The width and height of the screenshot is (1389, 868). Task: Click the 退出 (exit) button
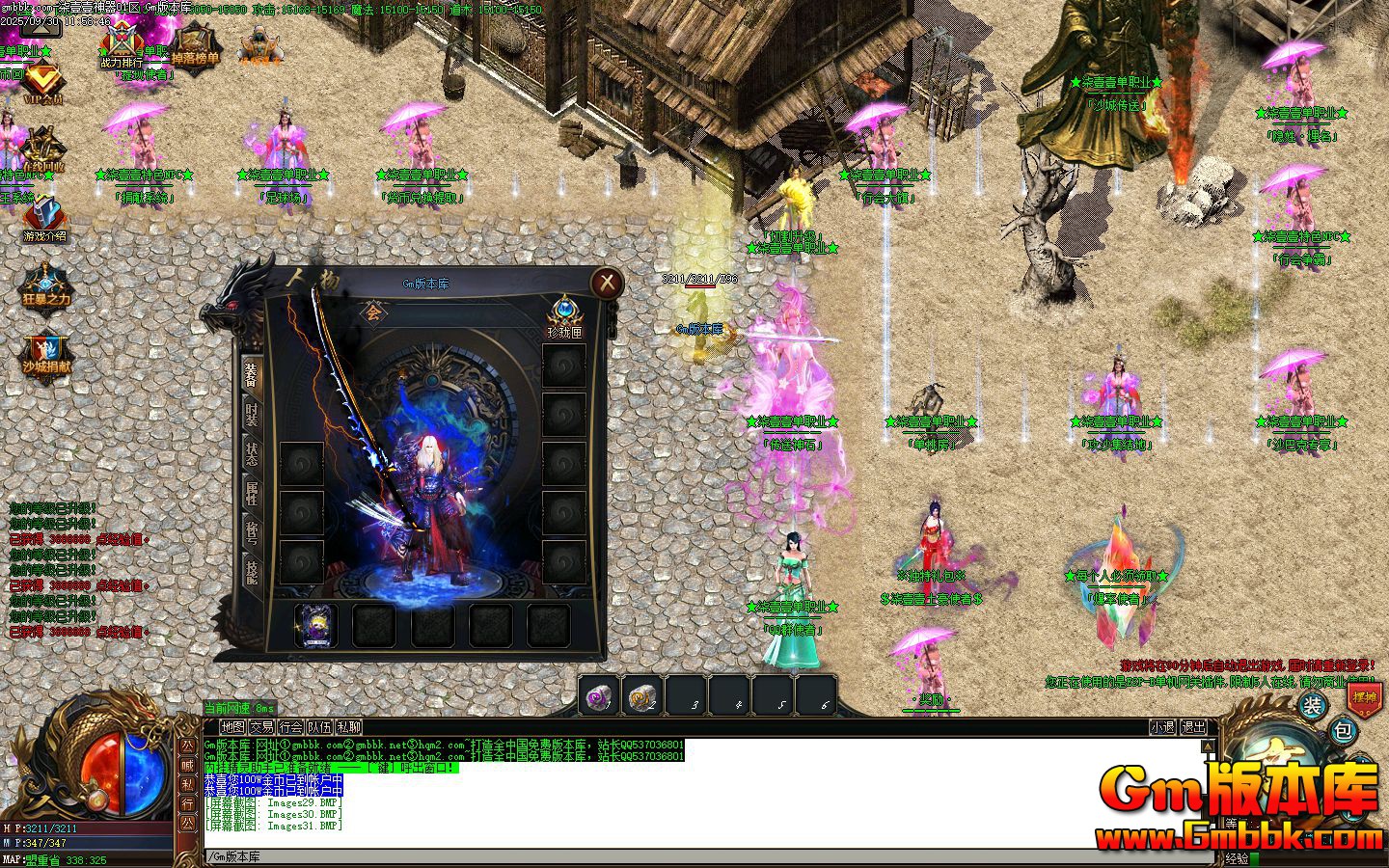(1193, 727)
